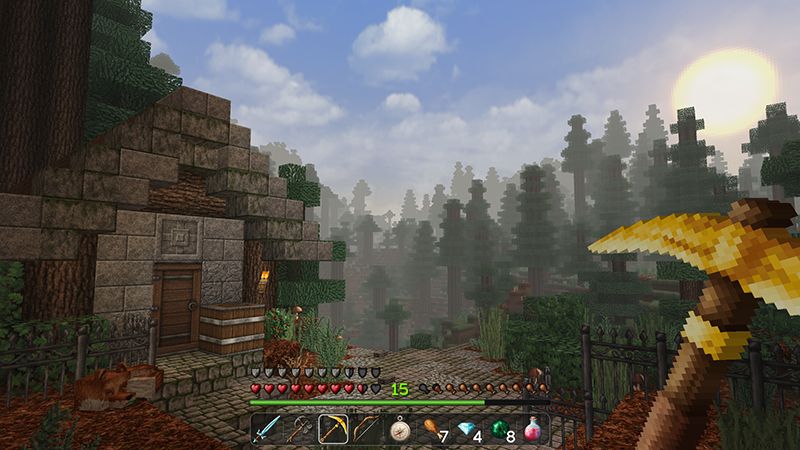Choose the golden pickaxe slot
The height and width of the screenshot is (450, 800).
pos(333,429)
